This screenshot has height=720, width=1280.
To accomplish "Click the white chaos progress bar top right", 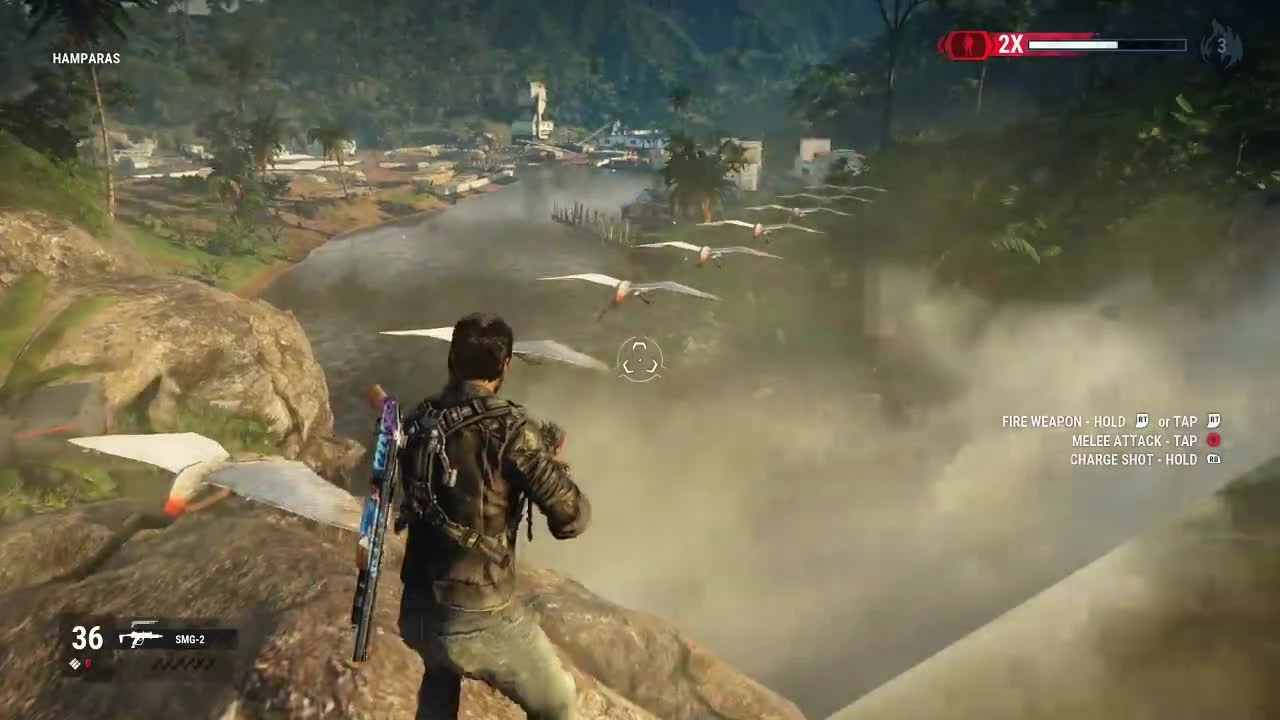I will tap(1073, 44).
